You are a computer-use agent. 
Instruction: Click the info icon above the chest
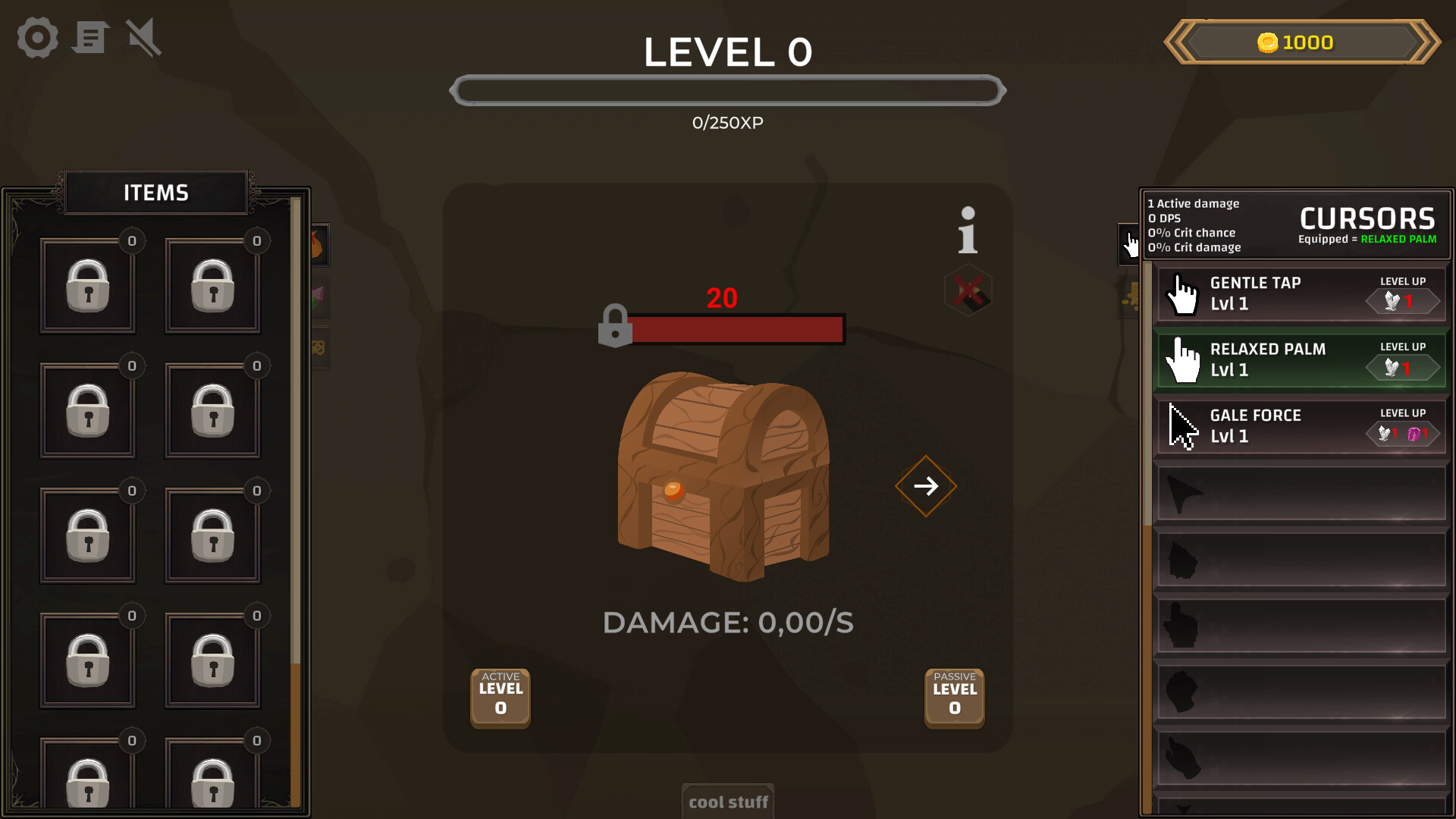pos(967,231)
